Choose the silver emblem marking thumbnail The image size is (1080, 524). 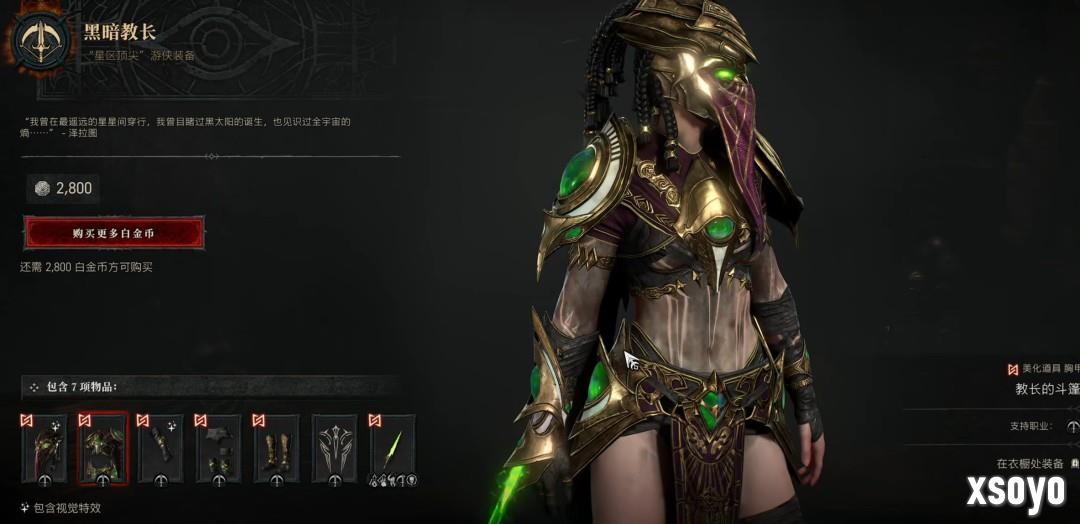point(334,449)
